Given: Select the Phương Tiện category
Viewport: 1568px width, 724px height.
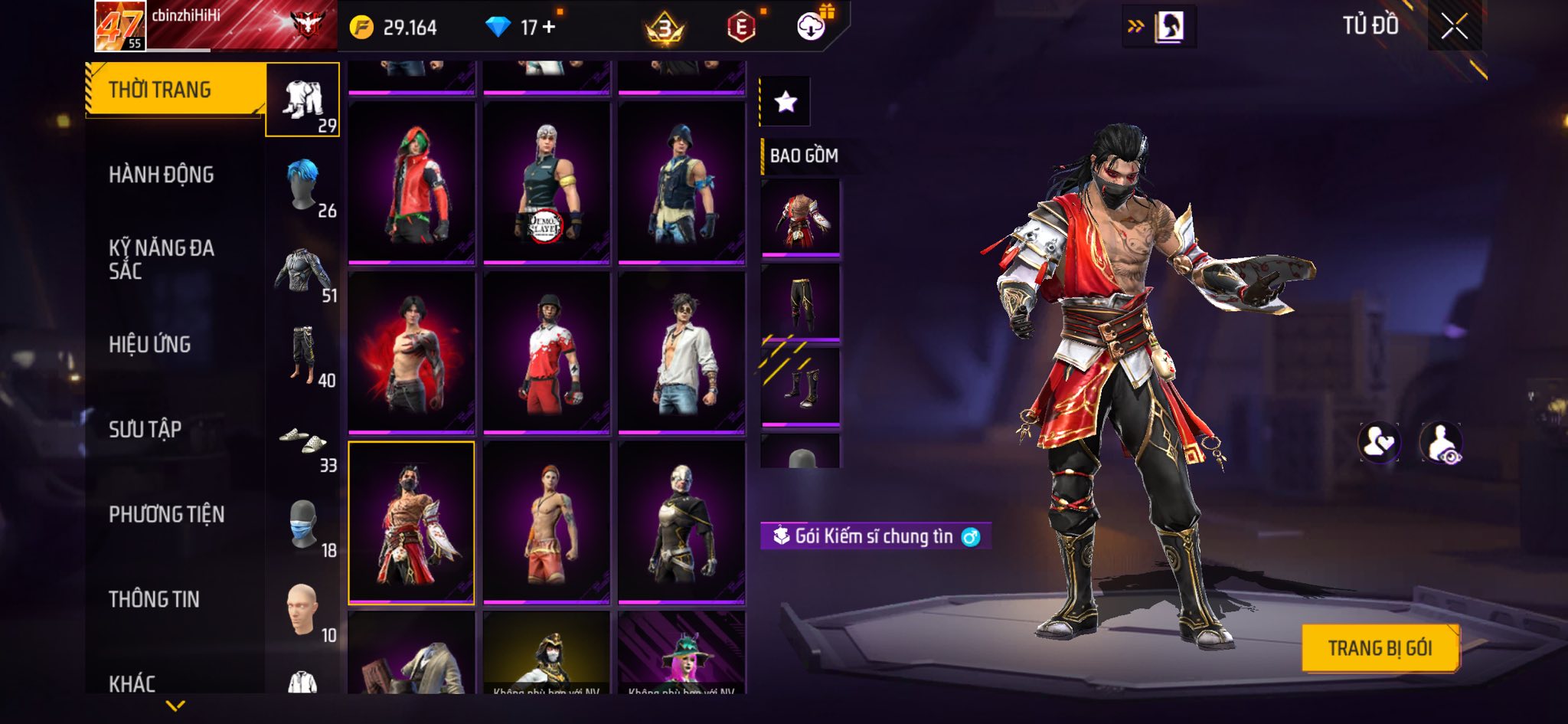Looking at the screenshot, I should [x=166, y=514].
